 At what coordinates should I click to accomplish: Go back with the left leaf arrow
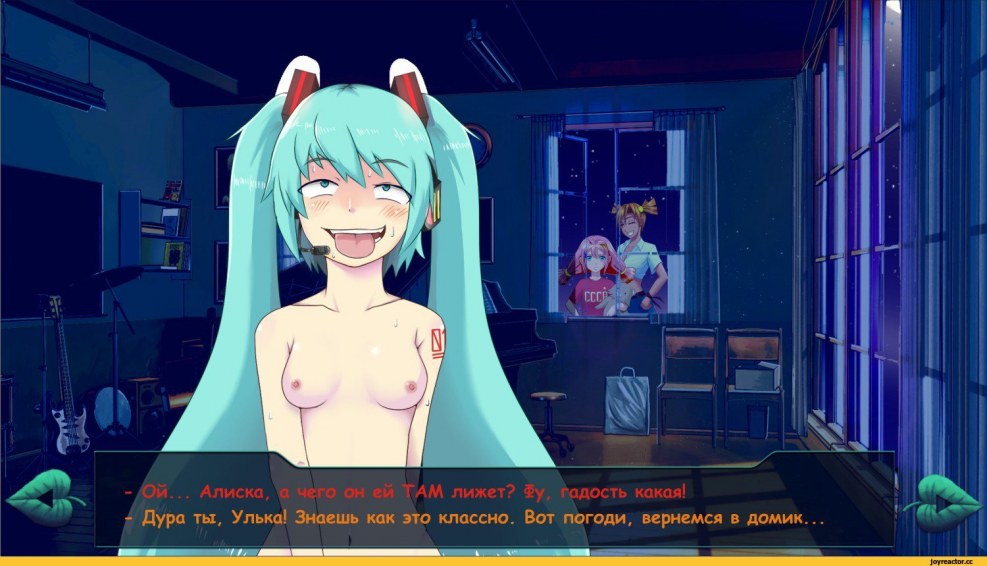[x=40, y=497]
